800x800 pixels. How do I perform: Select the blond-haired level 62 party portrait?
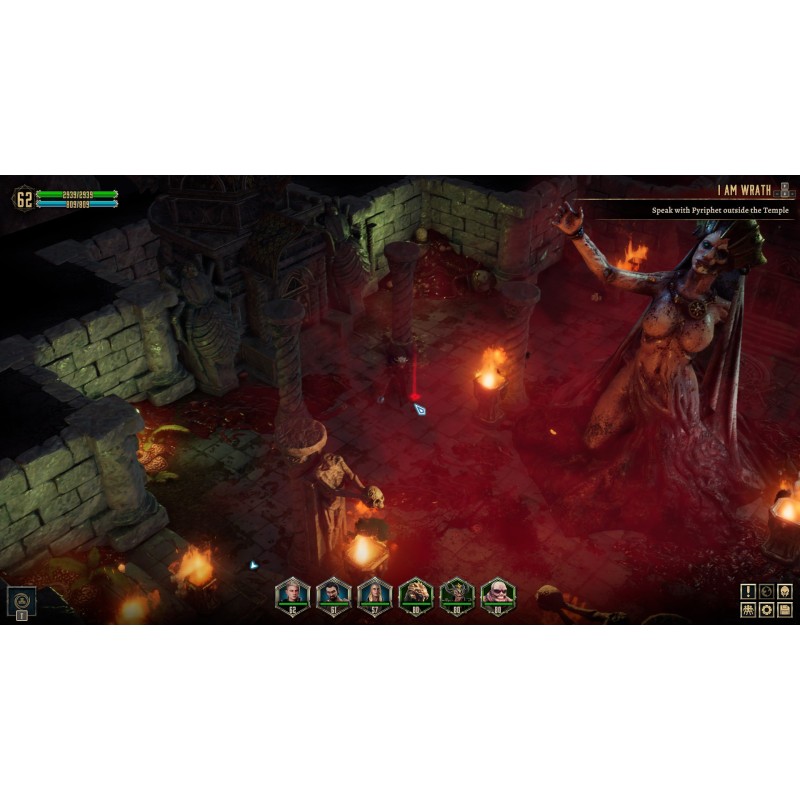293,595
